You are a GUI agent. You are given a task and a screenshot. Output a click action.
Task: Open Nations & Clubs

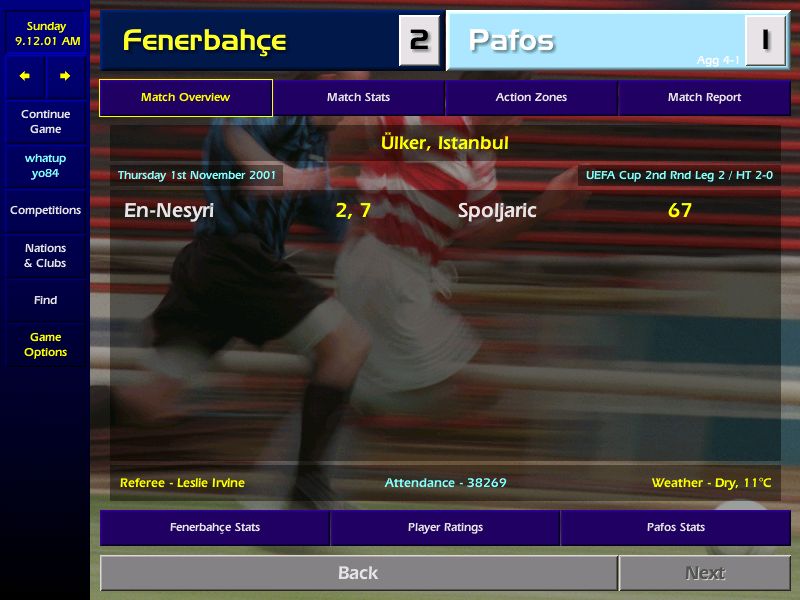click(45, 256)
